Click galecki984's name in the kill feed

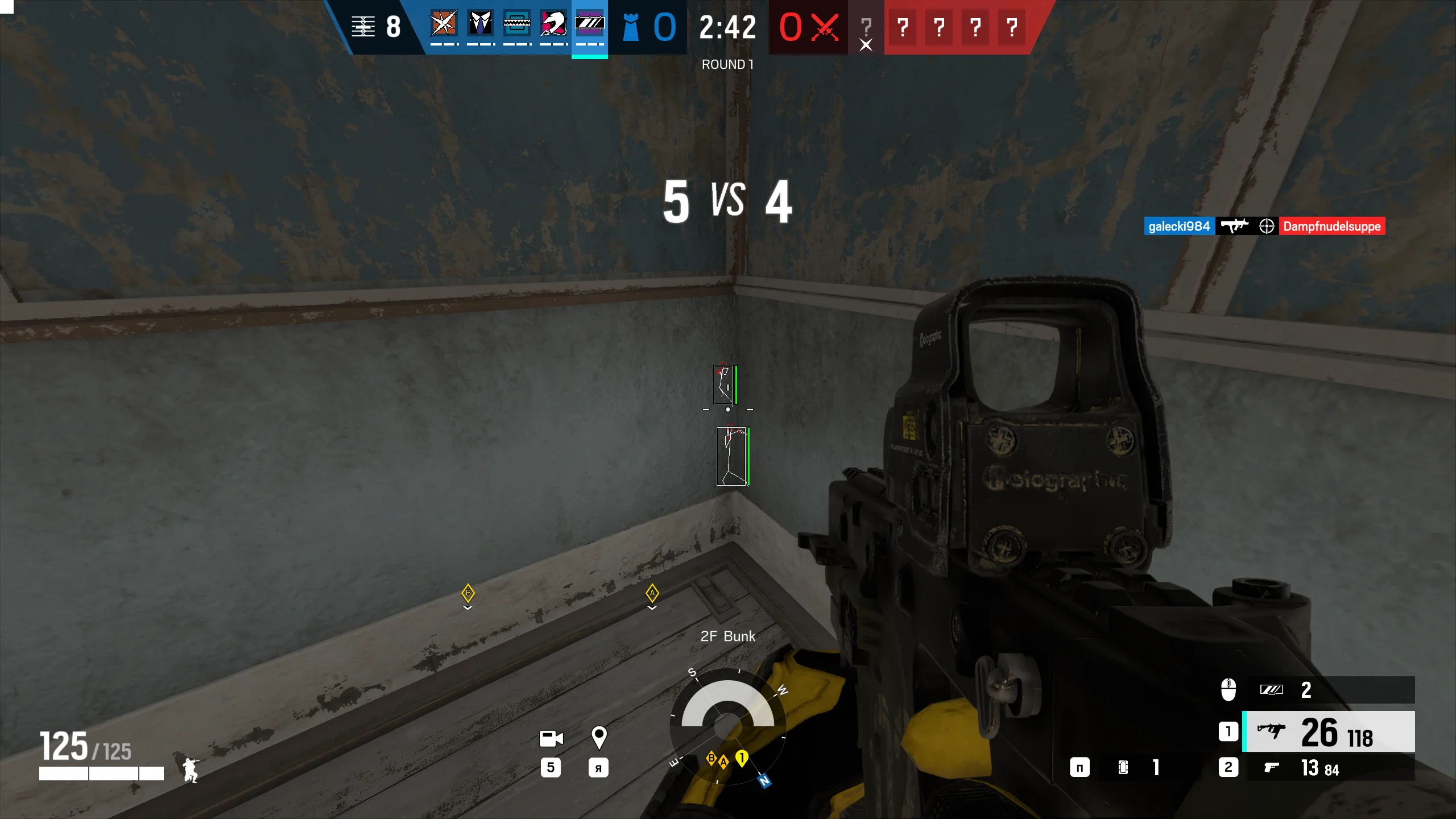pyautogui.click(x=1179, y=226)
